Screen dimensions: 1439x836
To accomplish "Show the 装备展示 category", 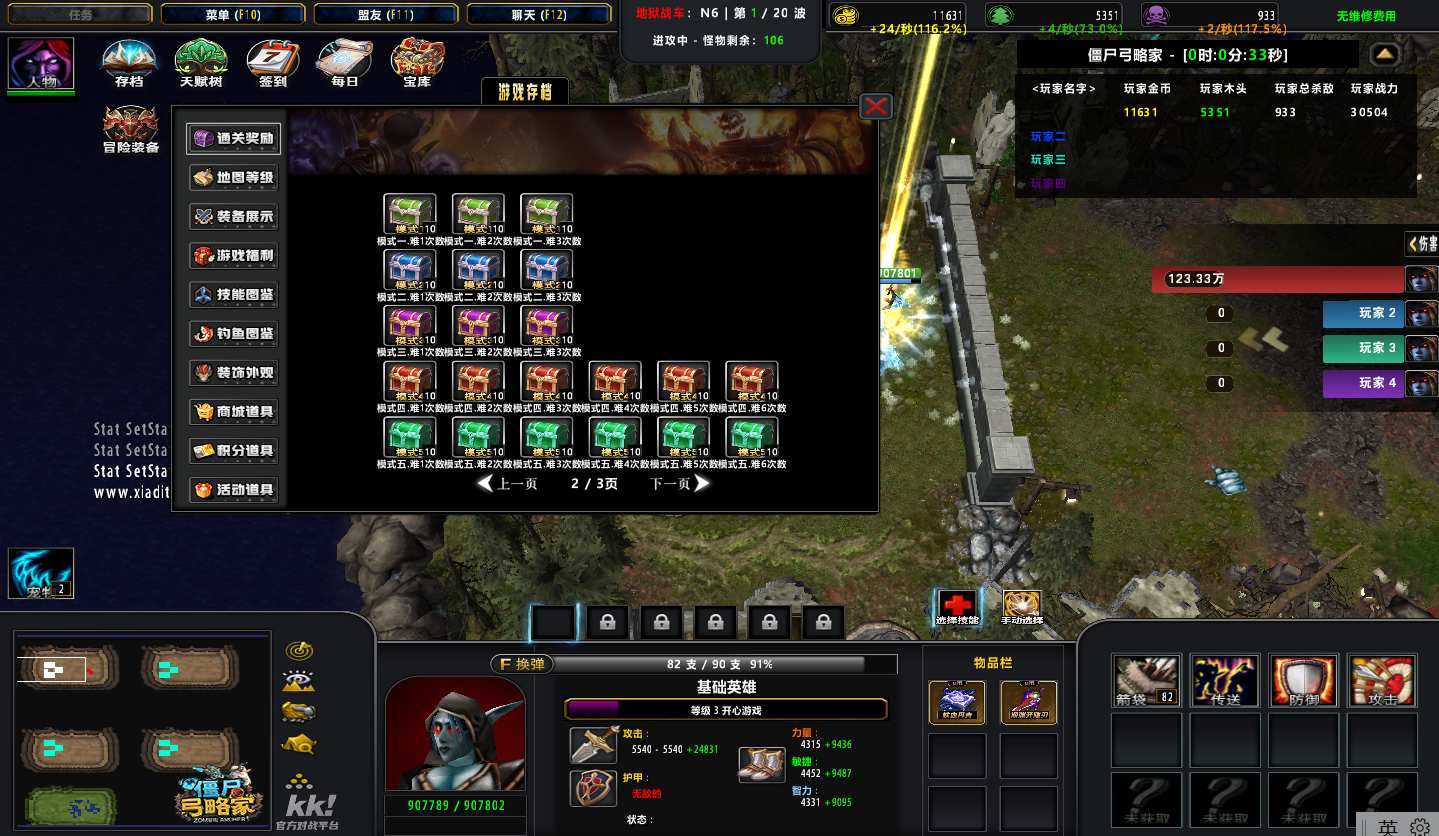I will [x=234, y=217].
